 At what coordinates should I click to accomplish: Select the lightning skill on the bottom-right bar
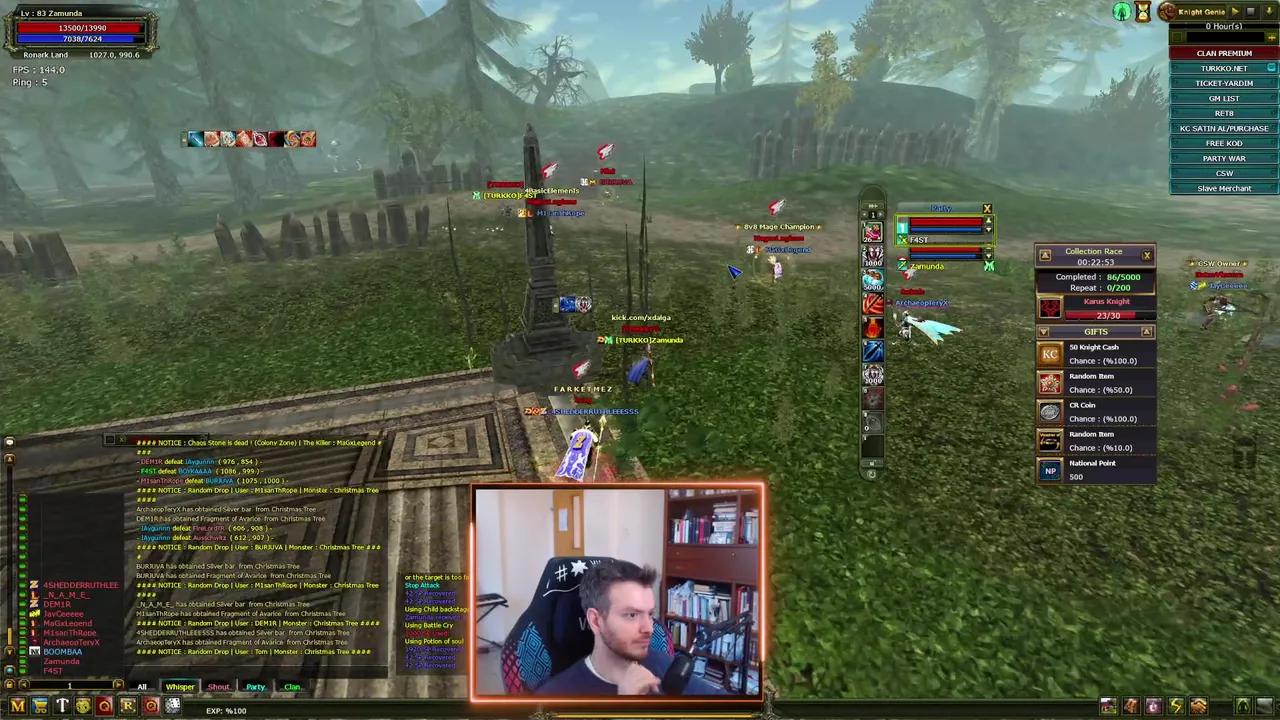coord(1176,707)
